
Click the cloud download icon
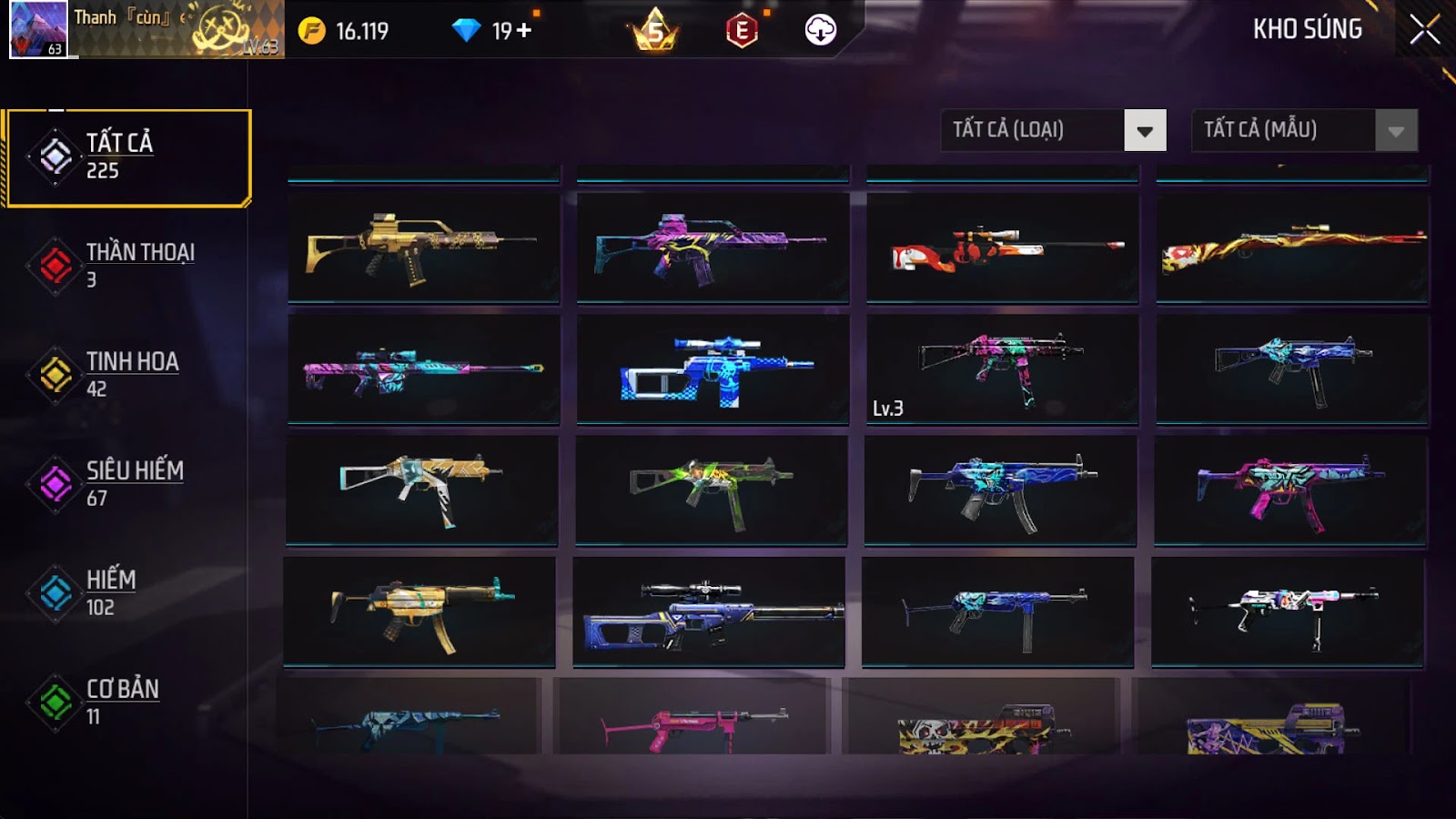(820, 30)
